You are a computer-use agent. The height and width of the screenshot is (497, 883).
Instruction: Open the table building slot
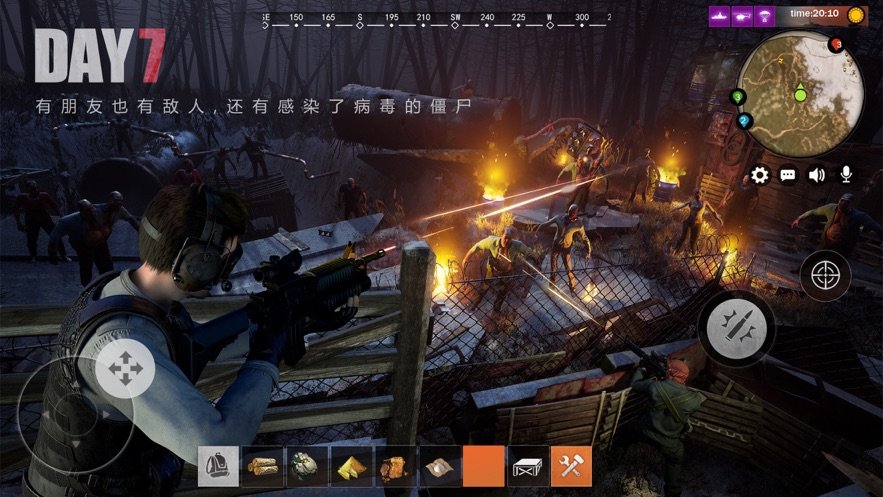[528, 466]
